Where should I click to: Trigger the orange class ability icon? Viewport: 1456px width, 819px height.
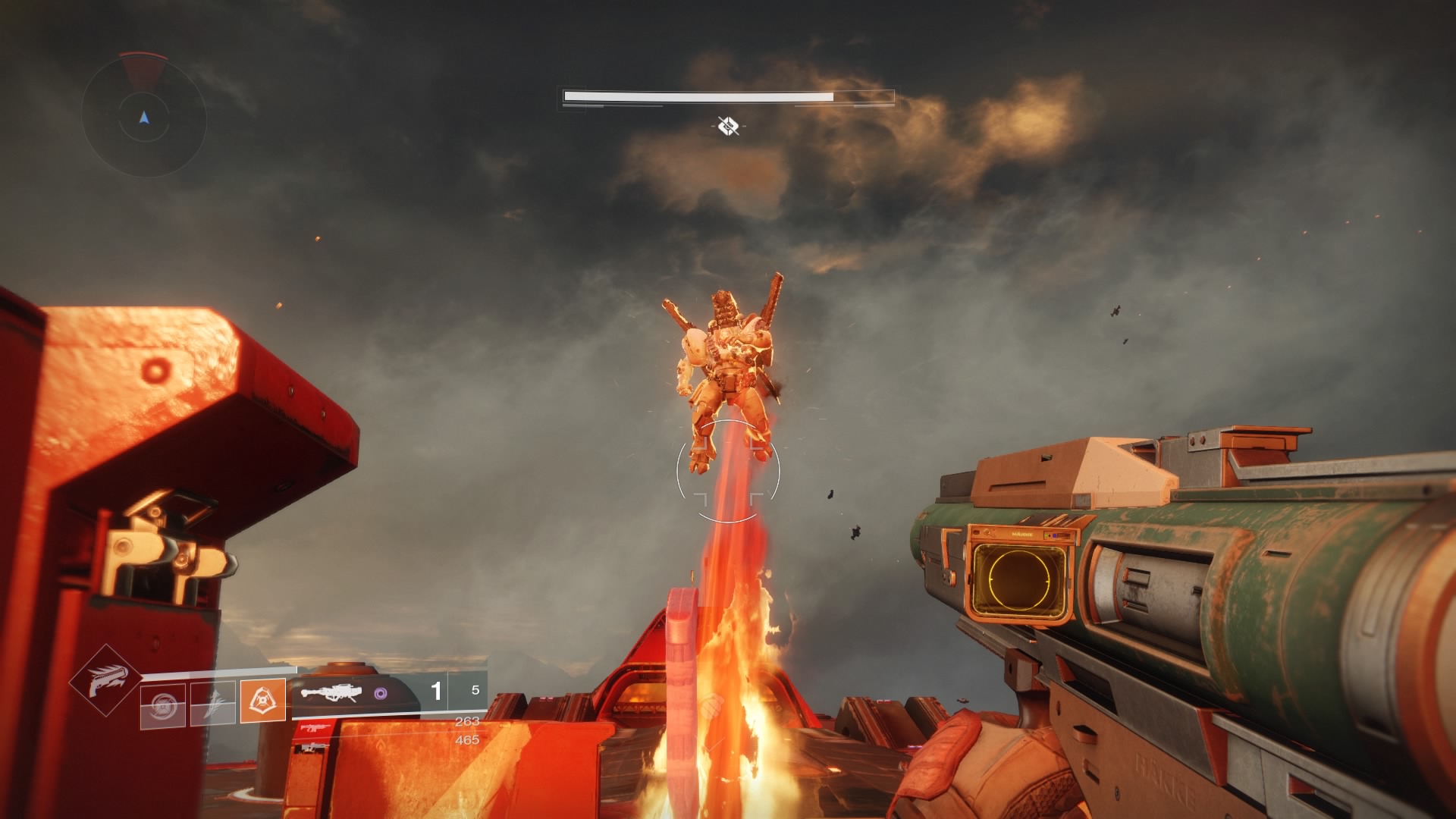tap(263, 701)
